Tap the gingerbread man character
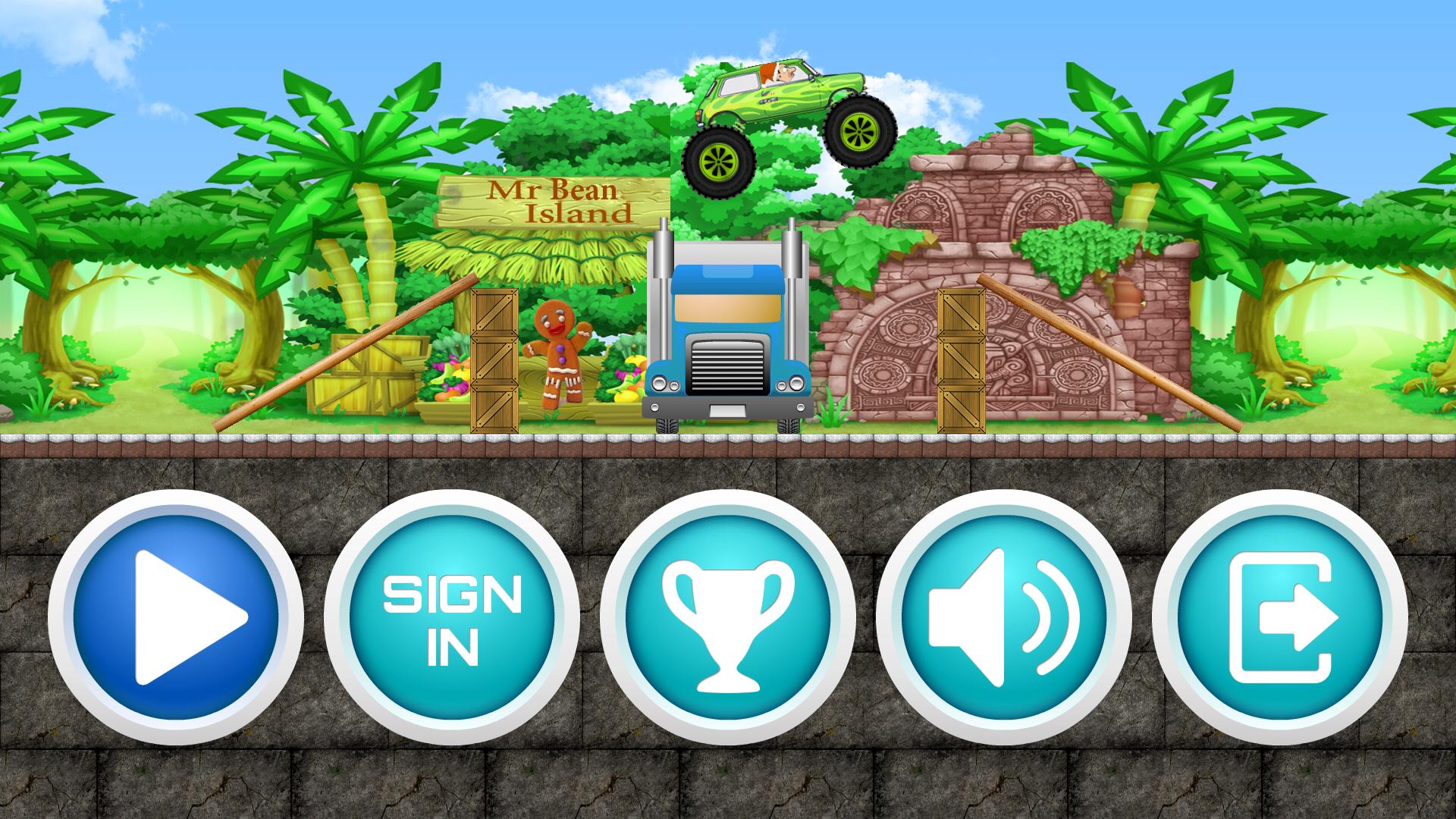The image size is (1456, 819). [x=557, y=356]
